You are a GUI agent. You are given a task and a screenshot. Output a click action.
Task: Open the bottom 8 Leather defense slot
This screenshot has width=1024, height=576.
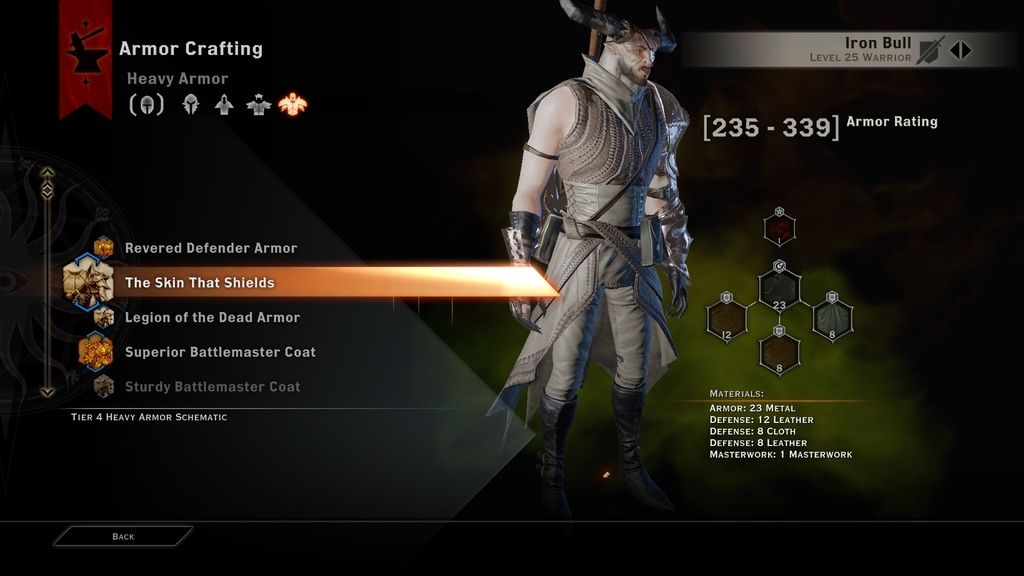(x=779, y=351)
